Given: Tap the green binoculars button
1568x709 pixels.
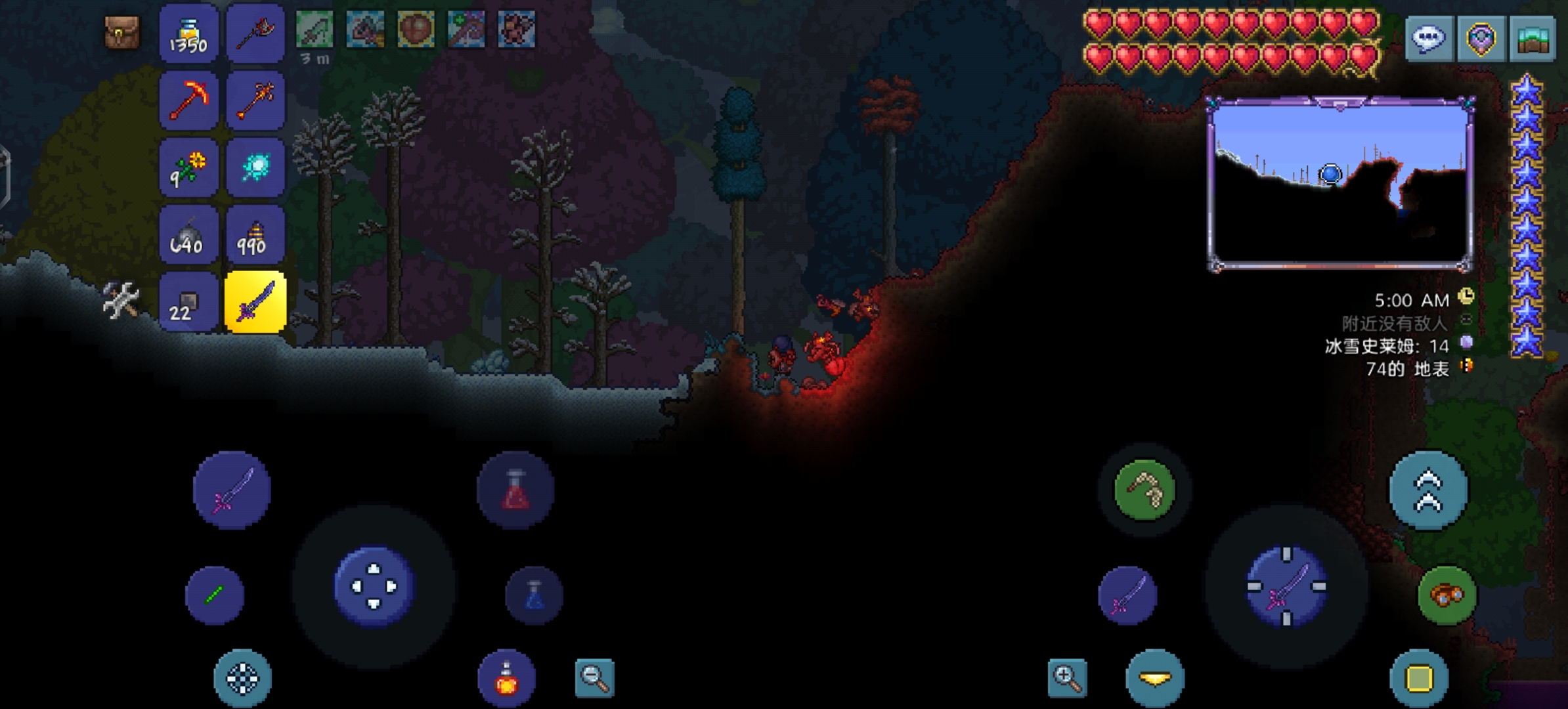Looking at the screenshot, I should 1447,595.
